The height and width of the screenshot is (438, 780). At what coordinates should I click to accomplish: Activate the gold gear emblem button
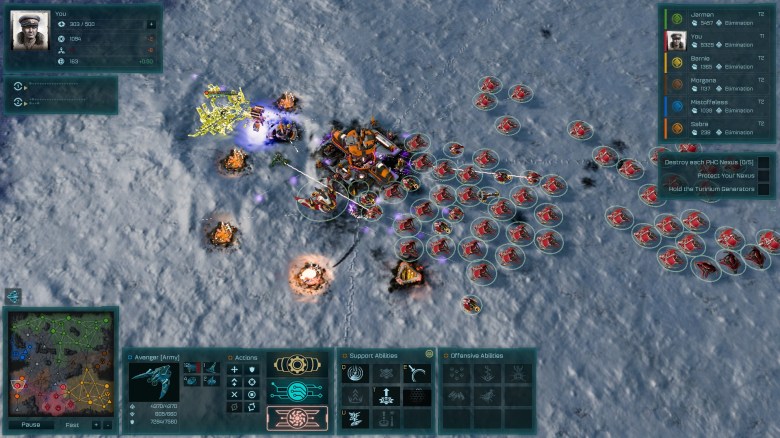point(296,366)
